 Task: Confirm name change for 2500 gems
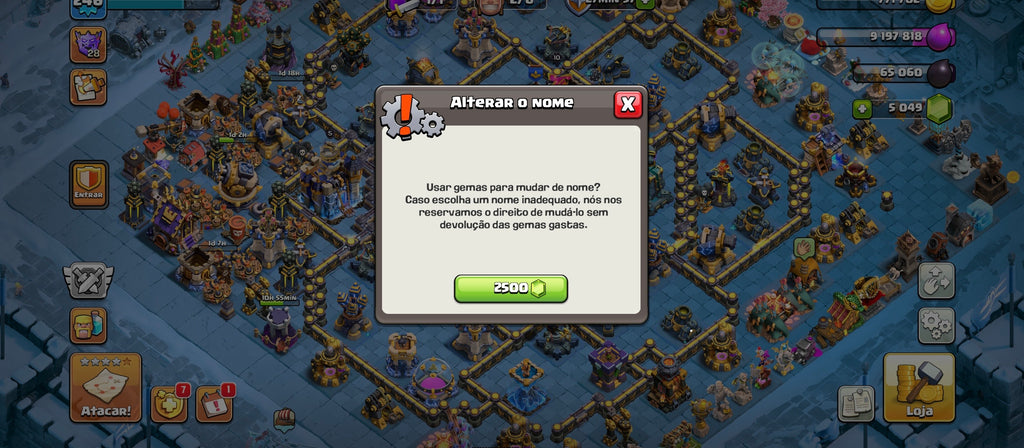tap(511, 289)
